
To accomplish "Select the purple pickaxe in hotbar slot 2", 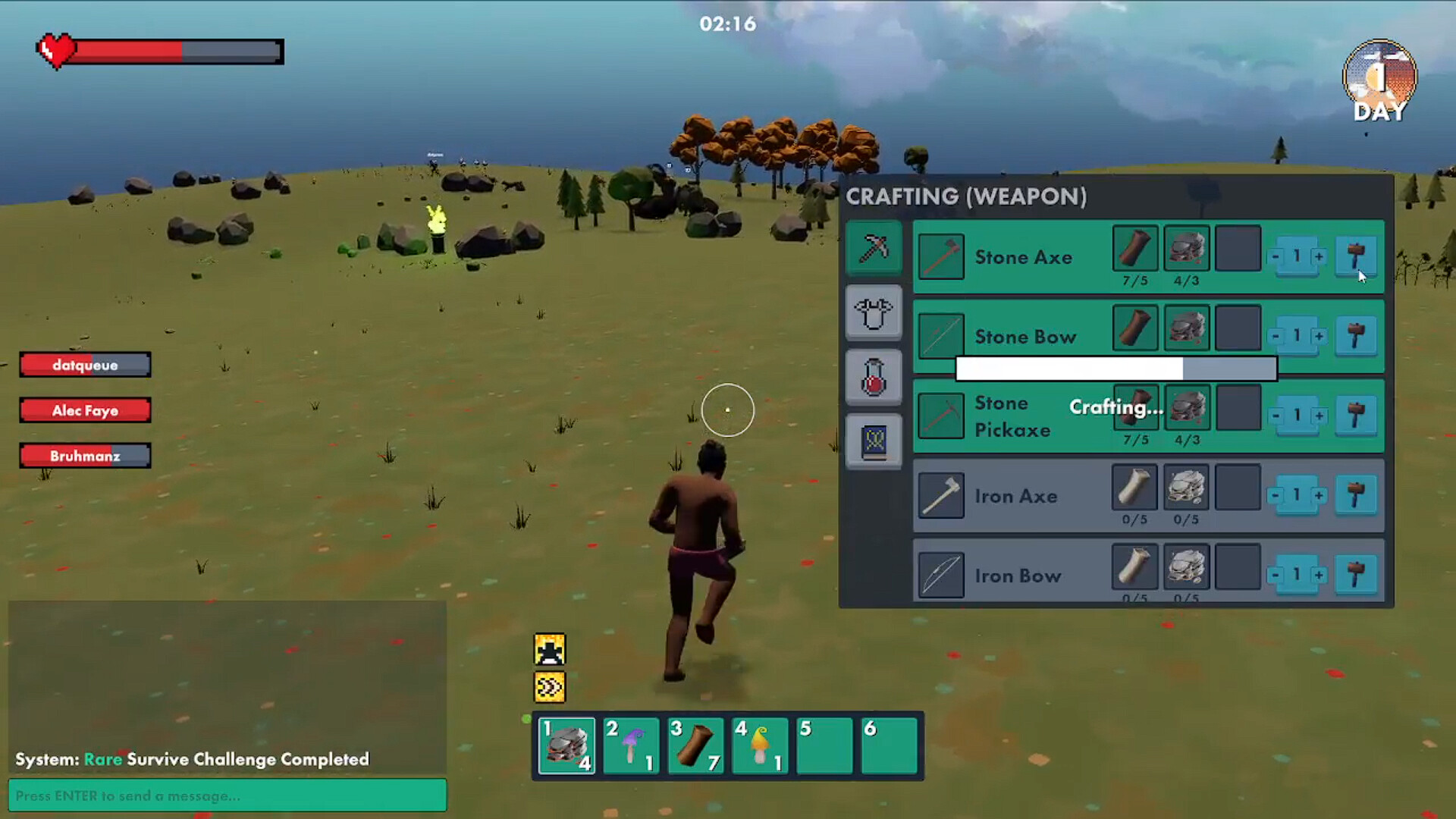I will (x=631, y=745).
